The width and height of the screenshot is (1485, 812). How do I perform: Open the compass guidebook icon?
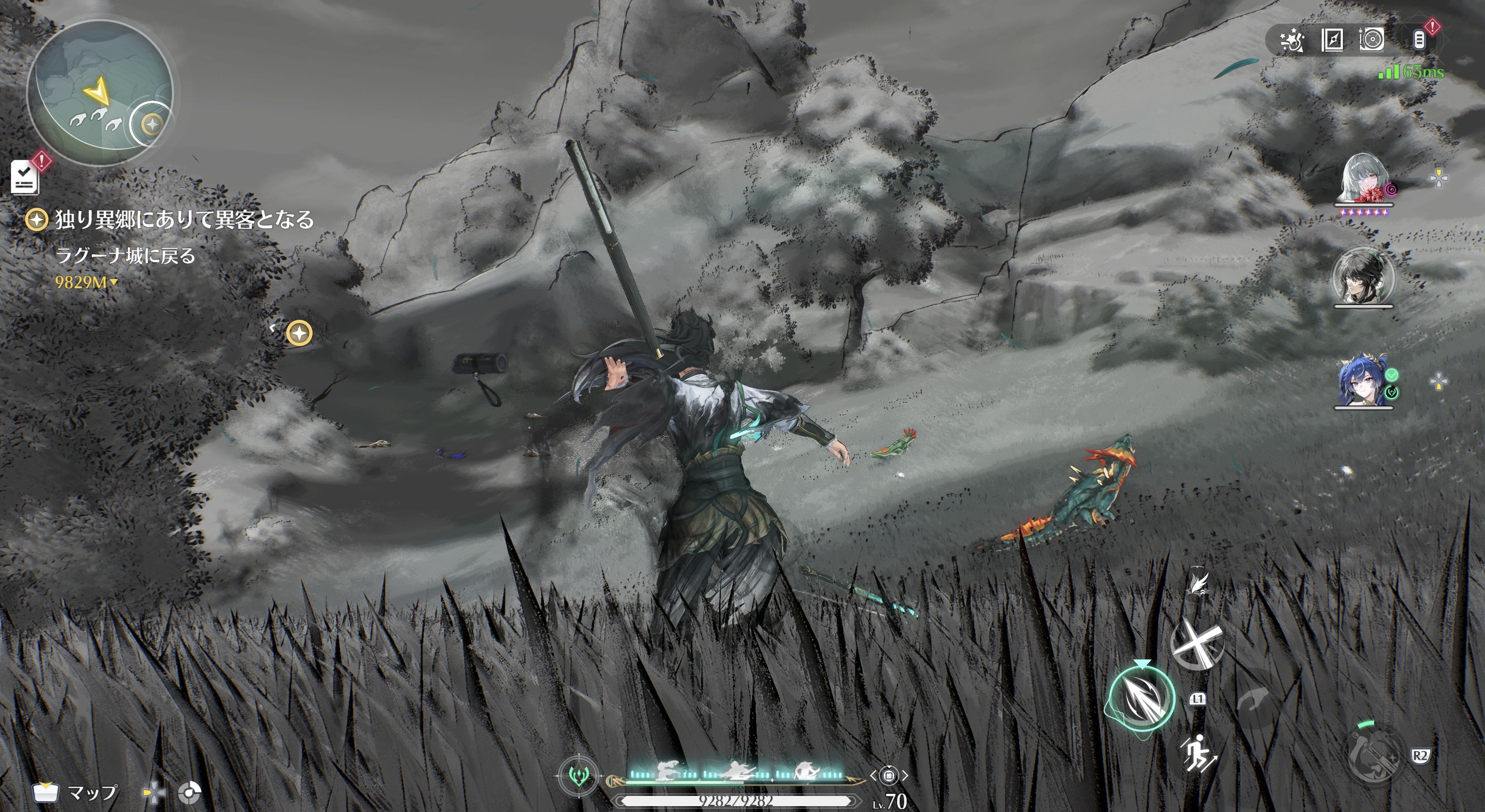[x=1332, y=40]
